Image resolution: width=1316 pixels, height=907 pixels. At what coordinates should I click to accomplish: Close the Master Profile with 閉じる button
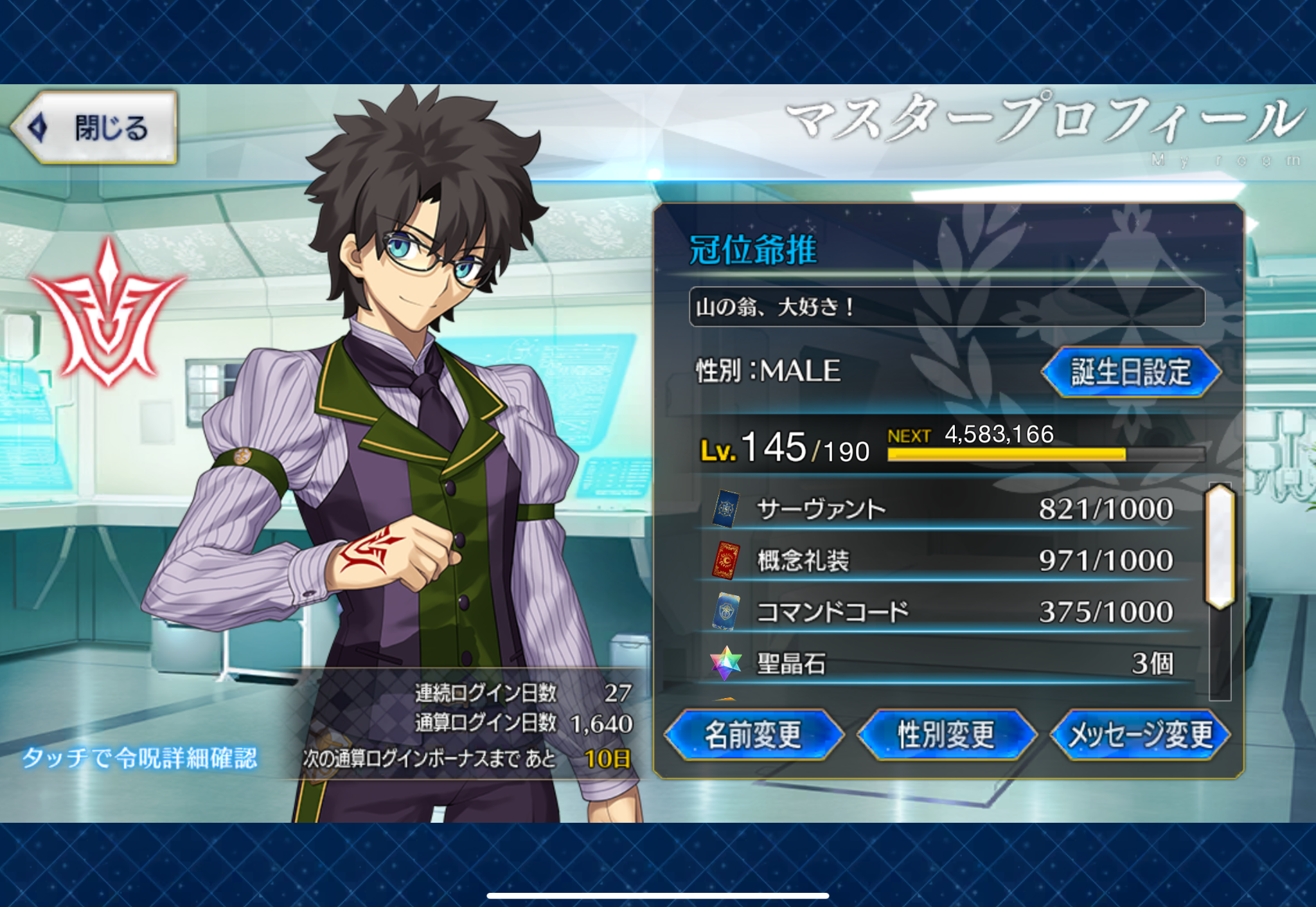tap(95, 127)
